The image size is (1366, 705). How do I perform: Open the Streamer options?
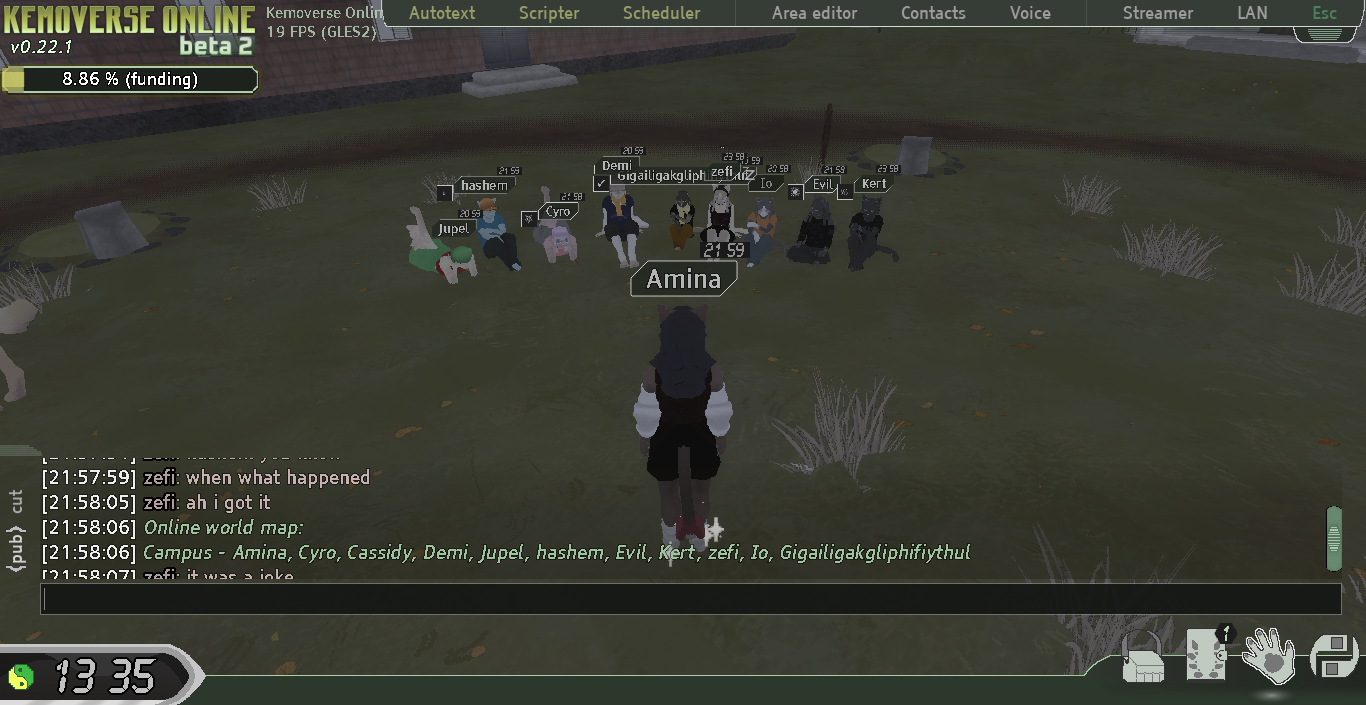[1157, 13]
